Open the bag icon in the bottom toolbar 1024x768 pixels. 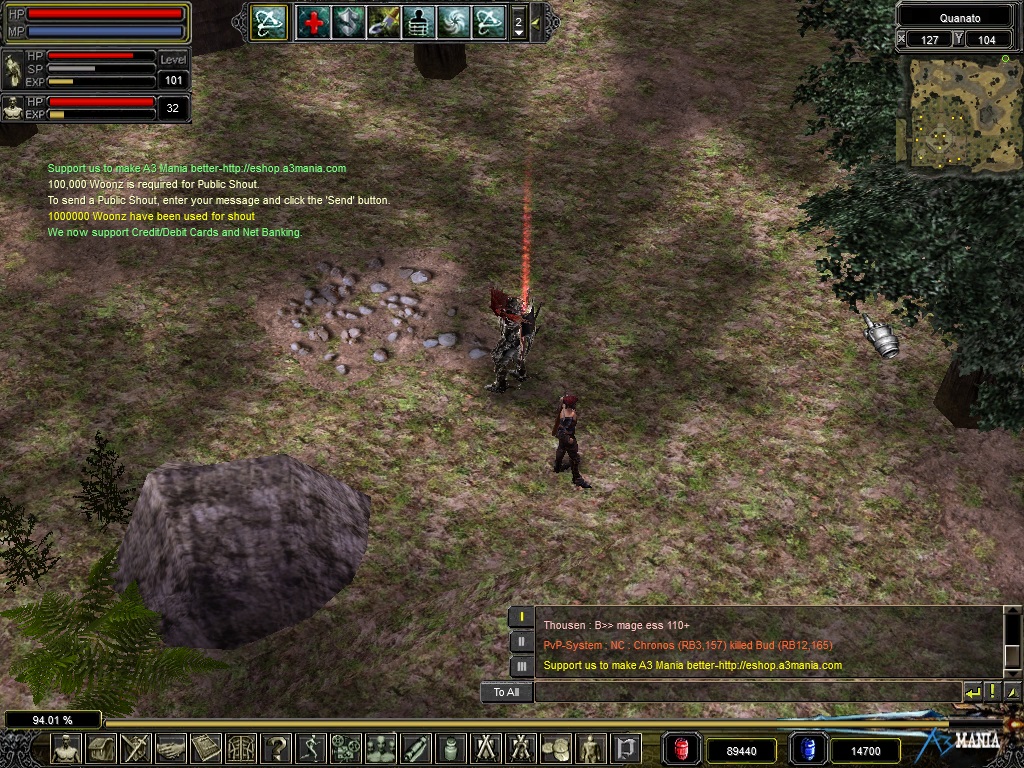pos(101,748)
